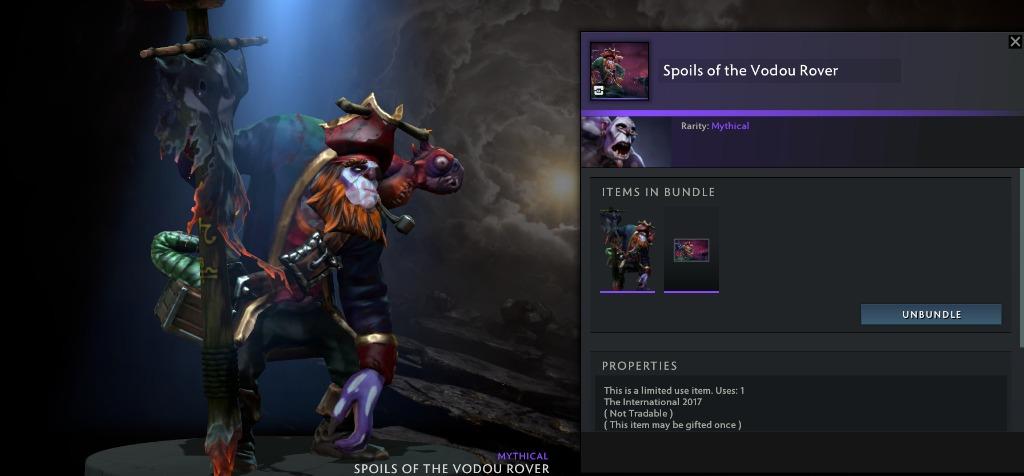Viewport: 1024px width, 476px height.
Task: Open the Witch Doctor hero portrait
Action: point(626,141)
